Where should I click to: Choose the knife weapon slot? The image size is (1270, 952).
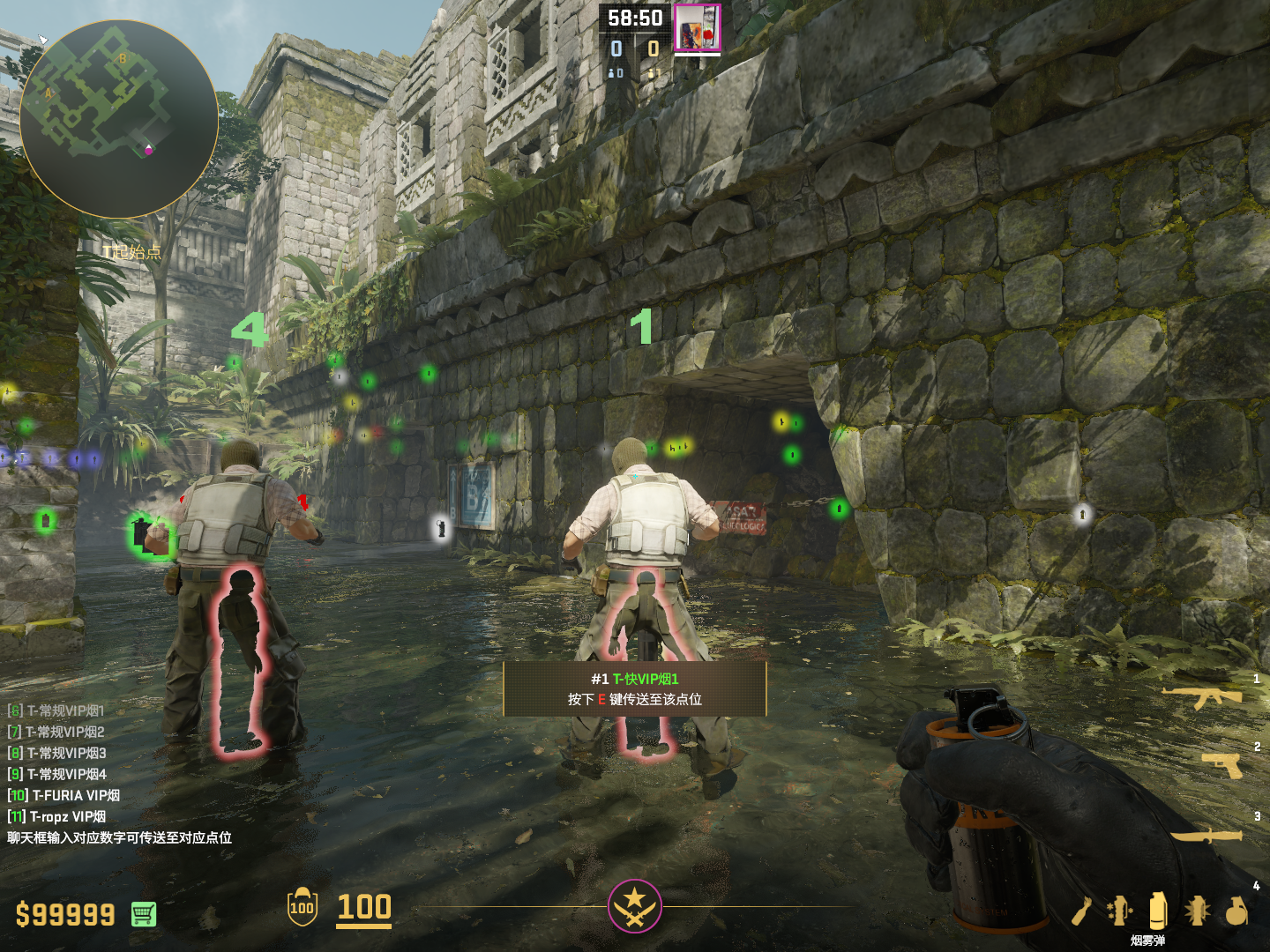click(1207, 834)
